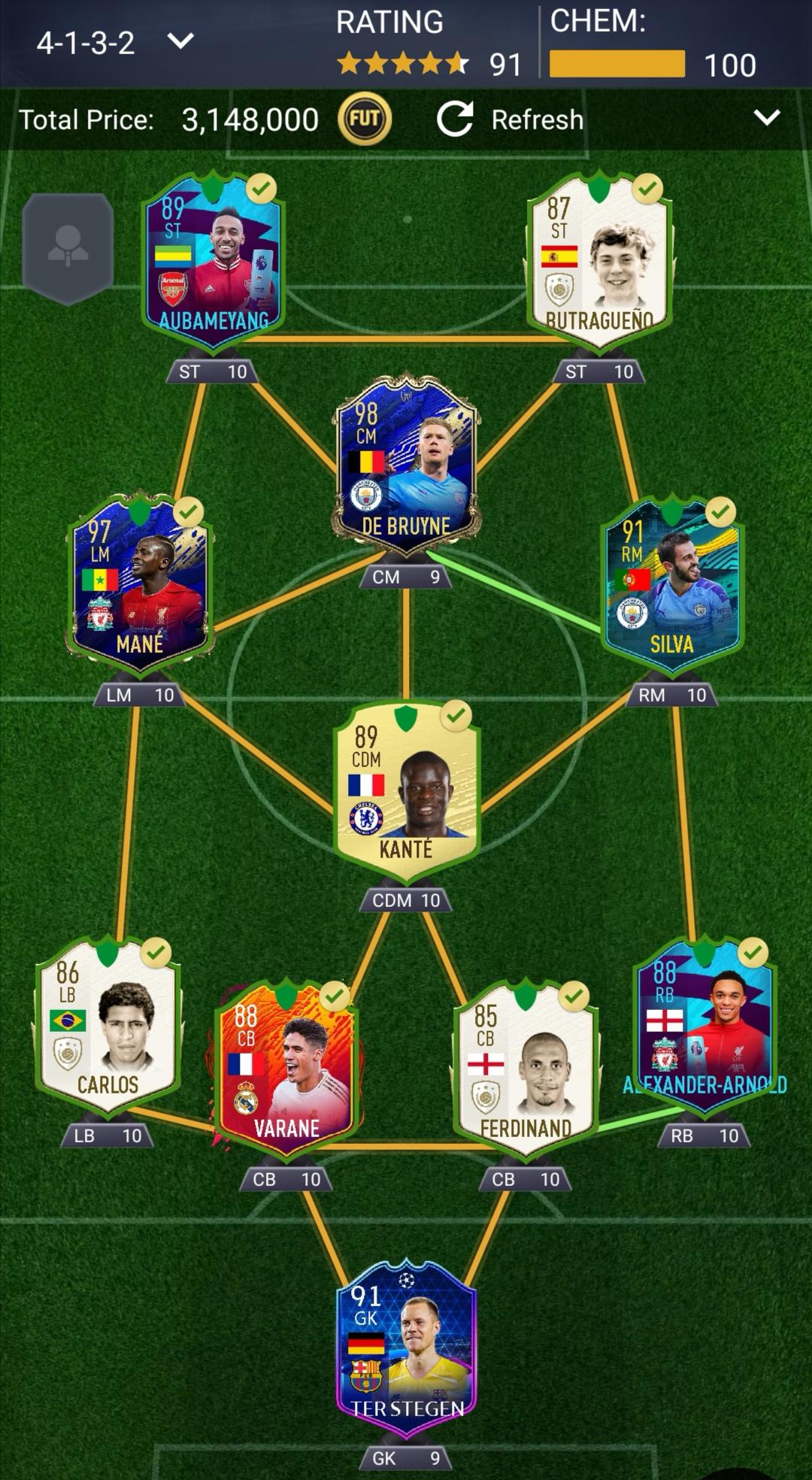Click the Refresh price button
The width and height of the screenshot is (812, 1480).
(511, 120)
